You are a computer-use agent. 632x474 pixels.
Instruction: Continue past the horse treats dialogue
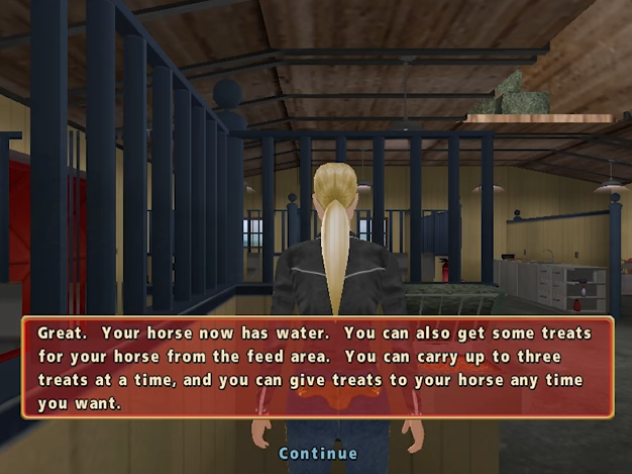point(317,453)
